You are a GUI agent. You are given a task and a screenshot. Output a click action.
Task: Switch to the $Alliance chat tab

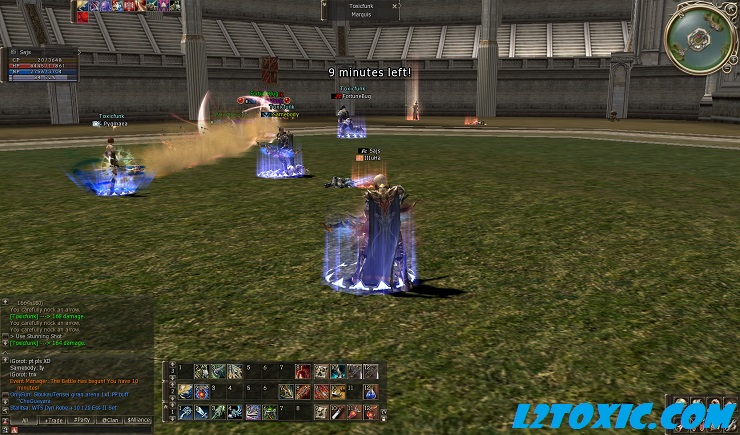[x=138, y=420]
